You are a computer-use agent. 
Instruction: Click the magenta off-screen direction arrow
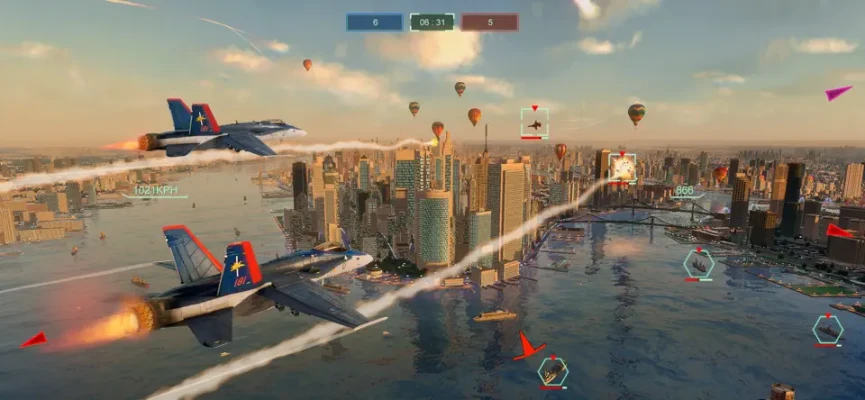pos(838,93)
